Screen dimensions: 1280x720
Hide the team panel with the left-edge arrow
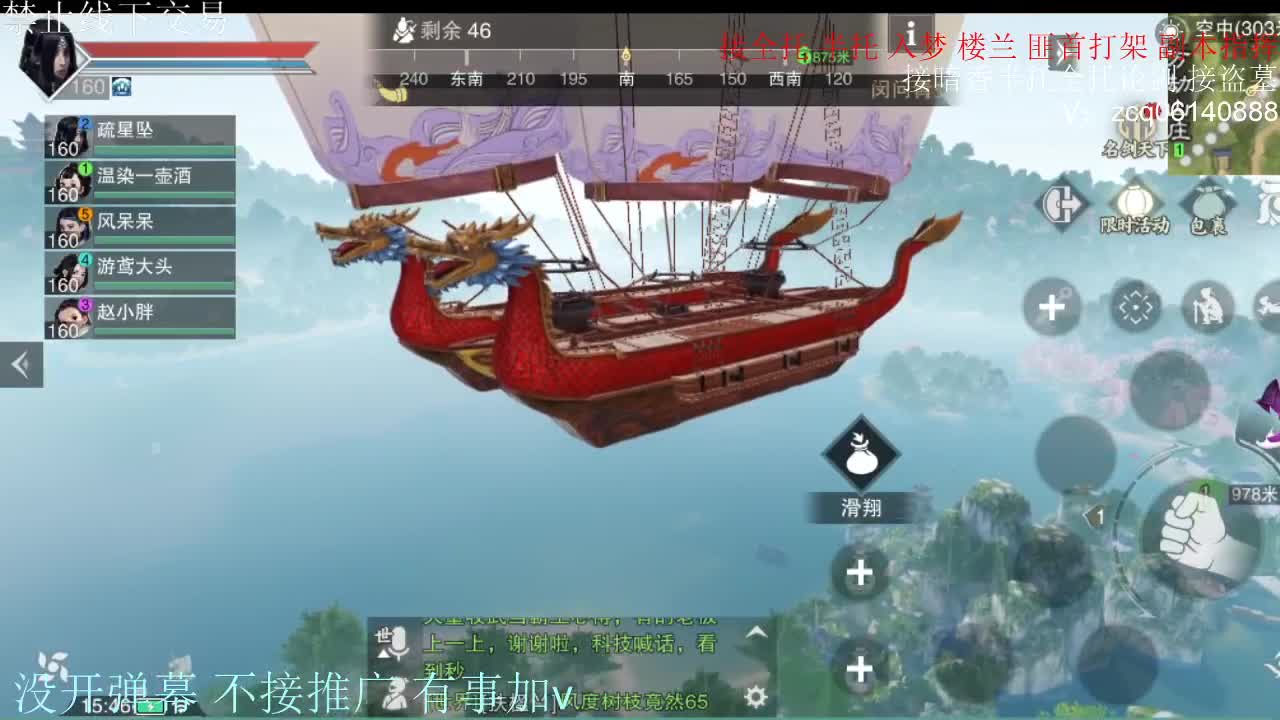(21, 364)
